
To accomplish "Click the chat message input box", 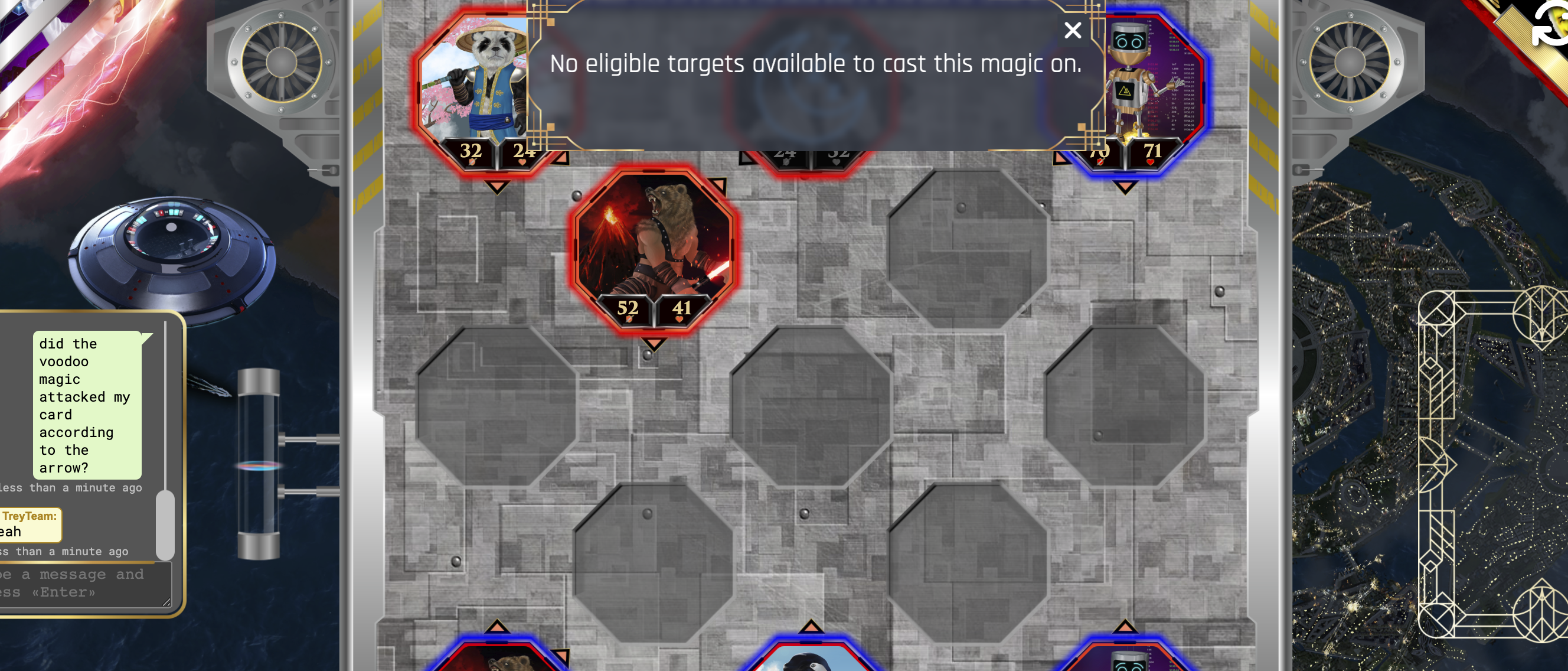I will pos(84,584).
